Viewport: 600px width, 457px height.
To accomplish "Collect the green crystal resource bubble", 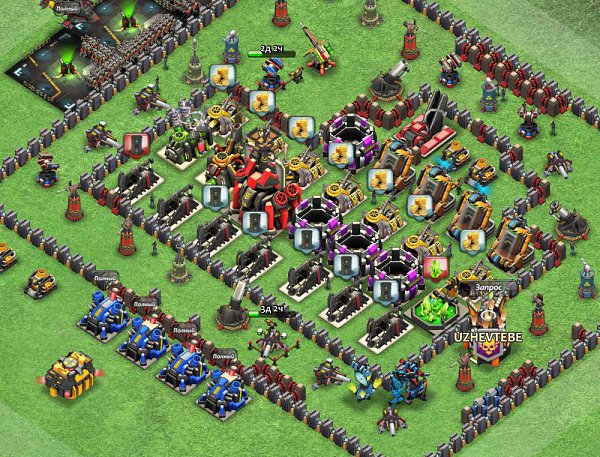I will 435,269.
